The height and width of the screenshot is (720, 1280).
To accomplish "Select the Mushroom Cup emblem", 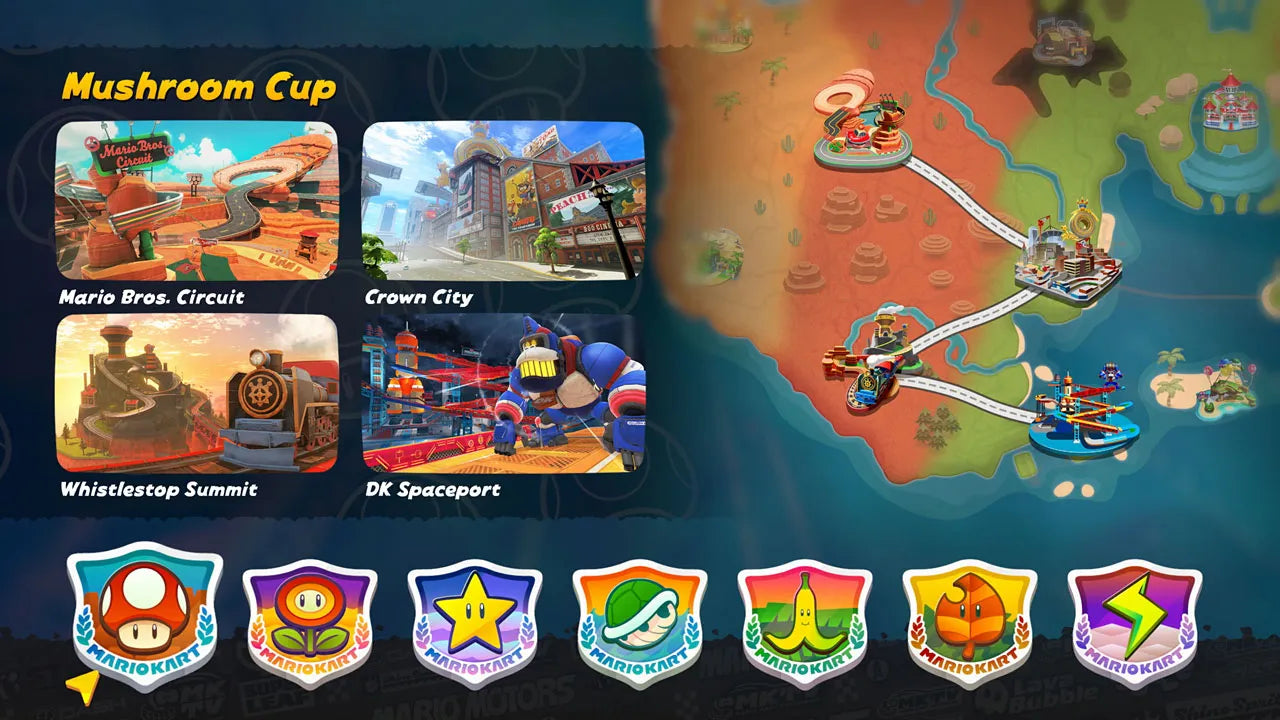I will coord(140,613).
